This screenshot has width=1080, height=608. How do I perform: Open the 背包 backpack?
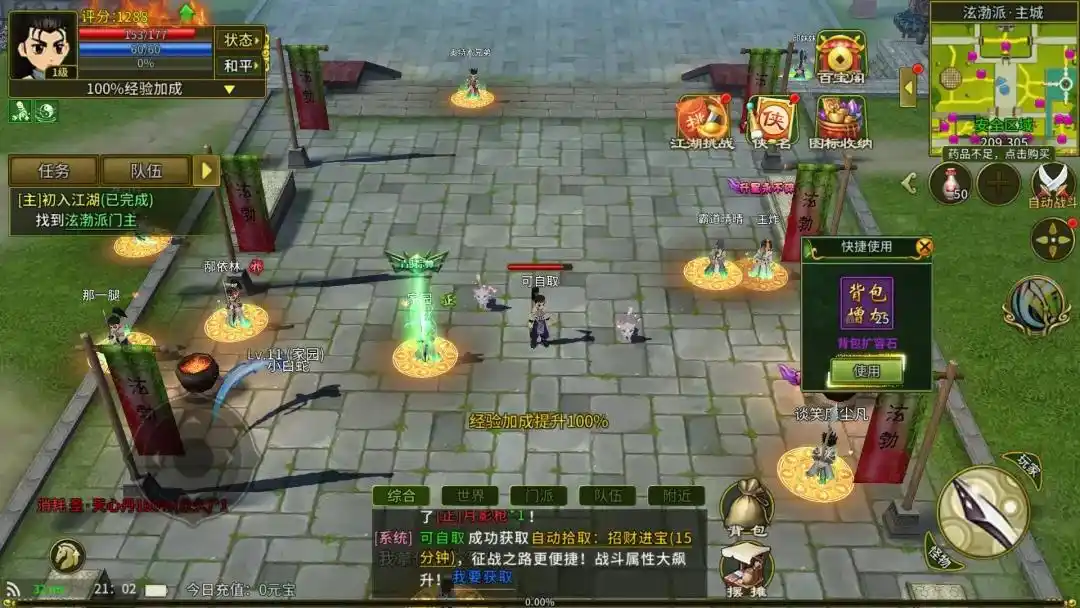tap(746, 506)
